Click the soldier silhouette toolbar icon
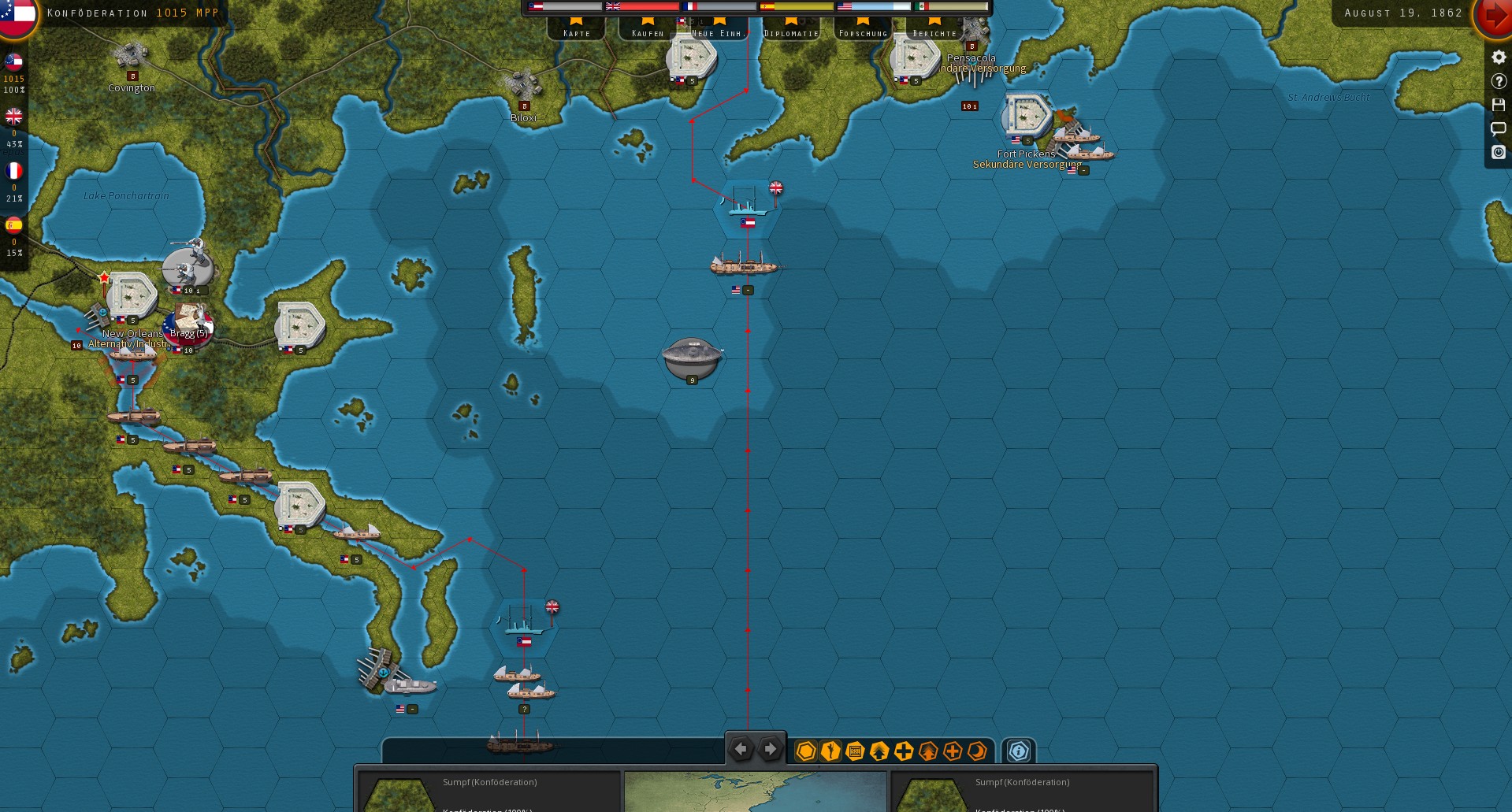1512x812 pixels. click(x=830, y=751)
